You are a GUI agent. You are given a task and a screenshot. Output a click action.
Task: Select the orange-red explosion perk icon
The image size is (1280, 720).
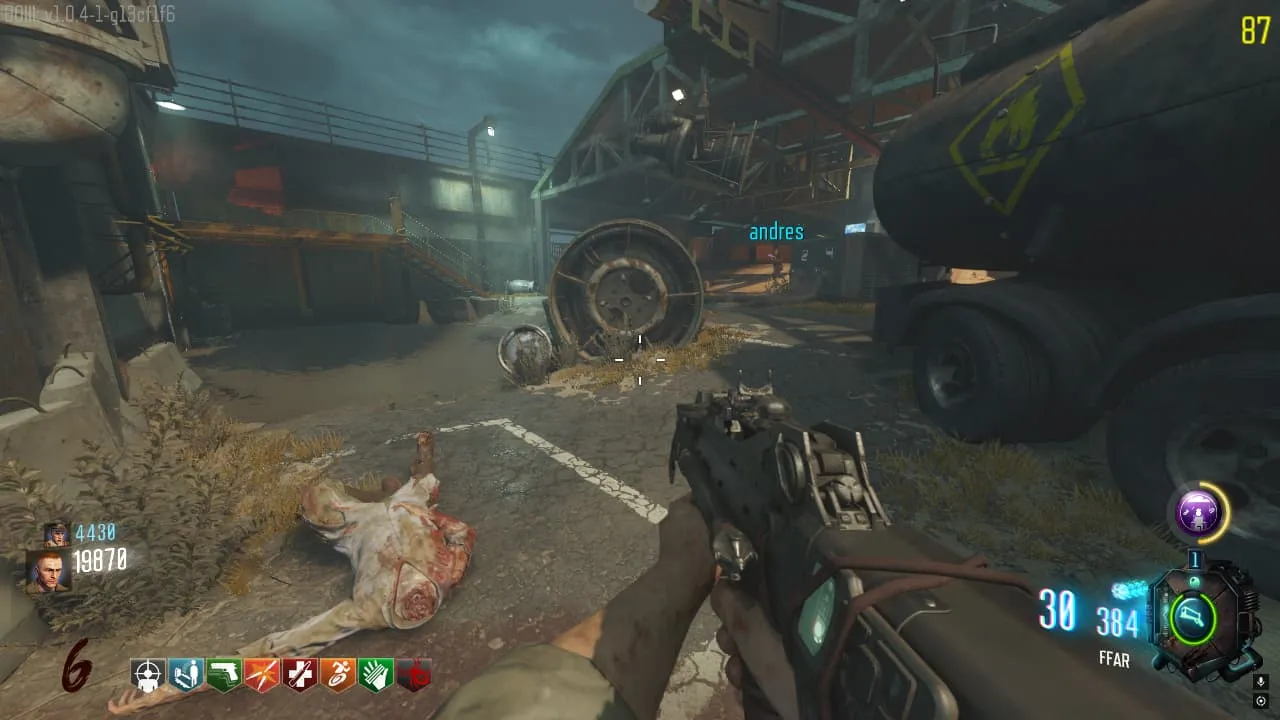(262, 675)
